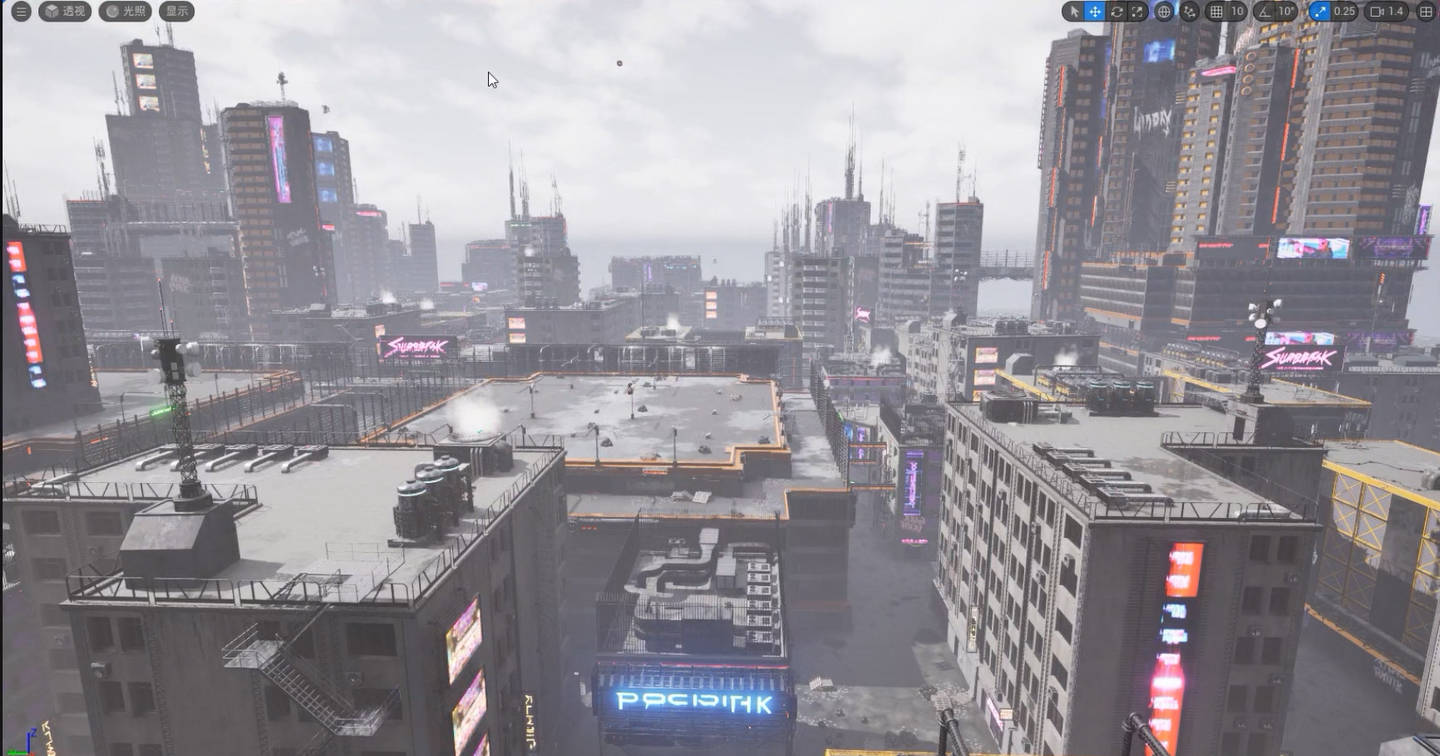
Task: Switch to the scale gizmo tool
Action: click(x=1138, y=11)
